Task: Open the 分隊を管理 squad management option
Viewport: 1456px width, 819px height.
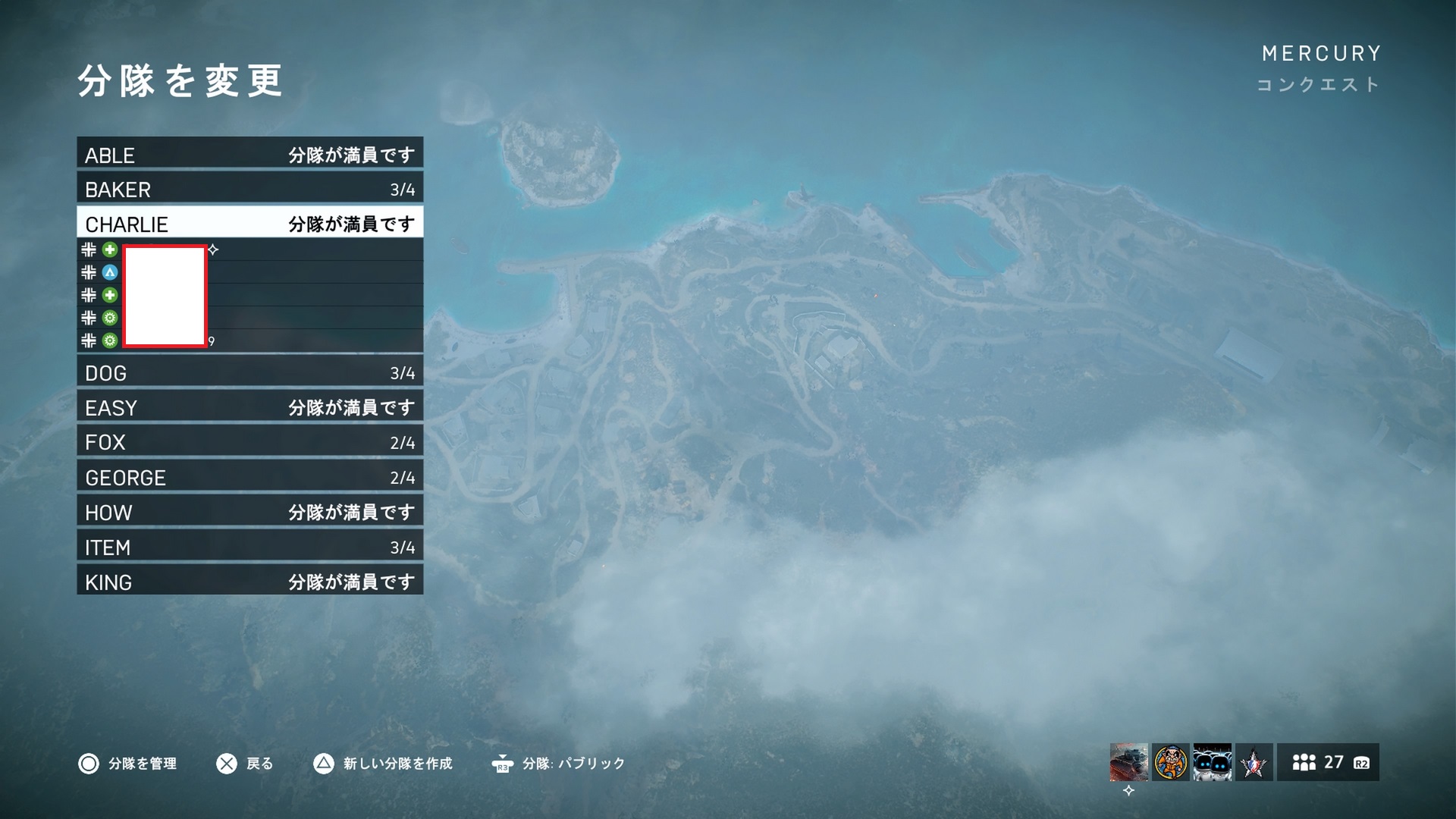Action: click(127, 764)
